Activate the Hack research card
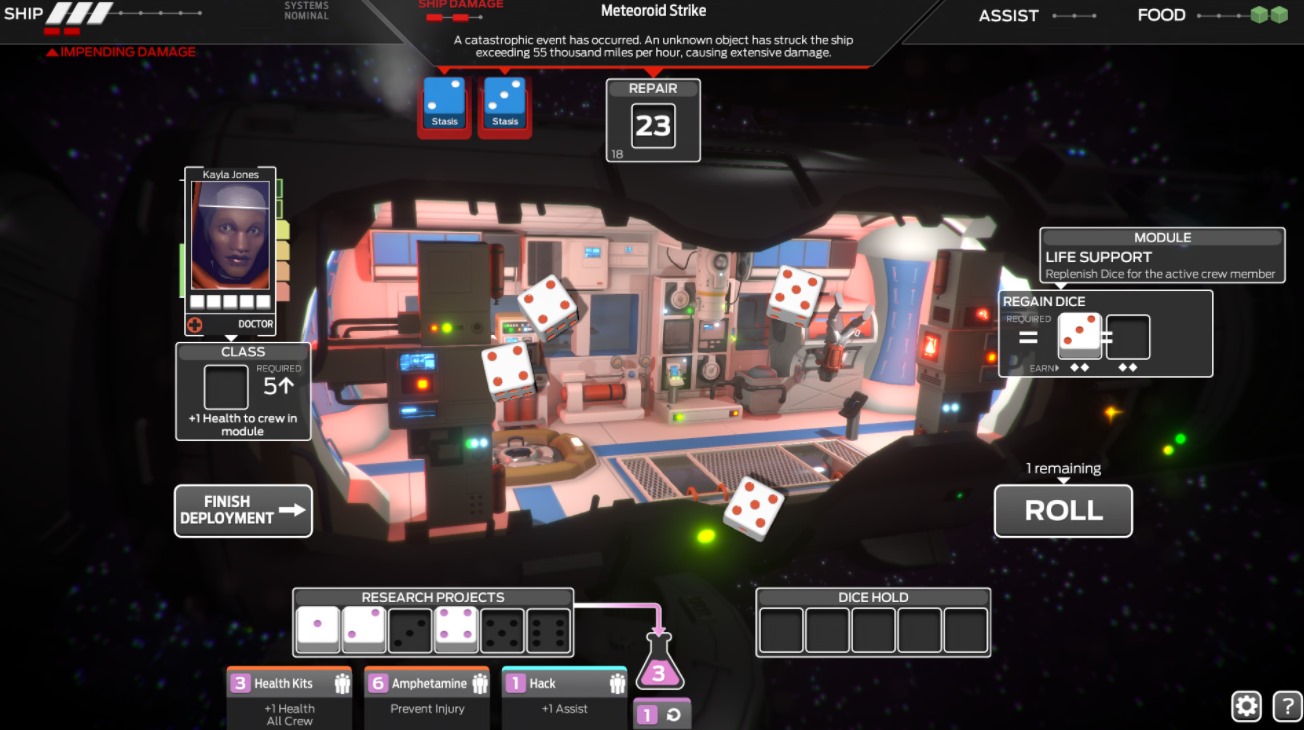The image size is (1304, 730). coord(564,696)
